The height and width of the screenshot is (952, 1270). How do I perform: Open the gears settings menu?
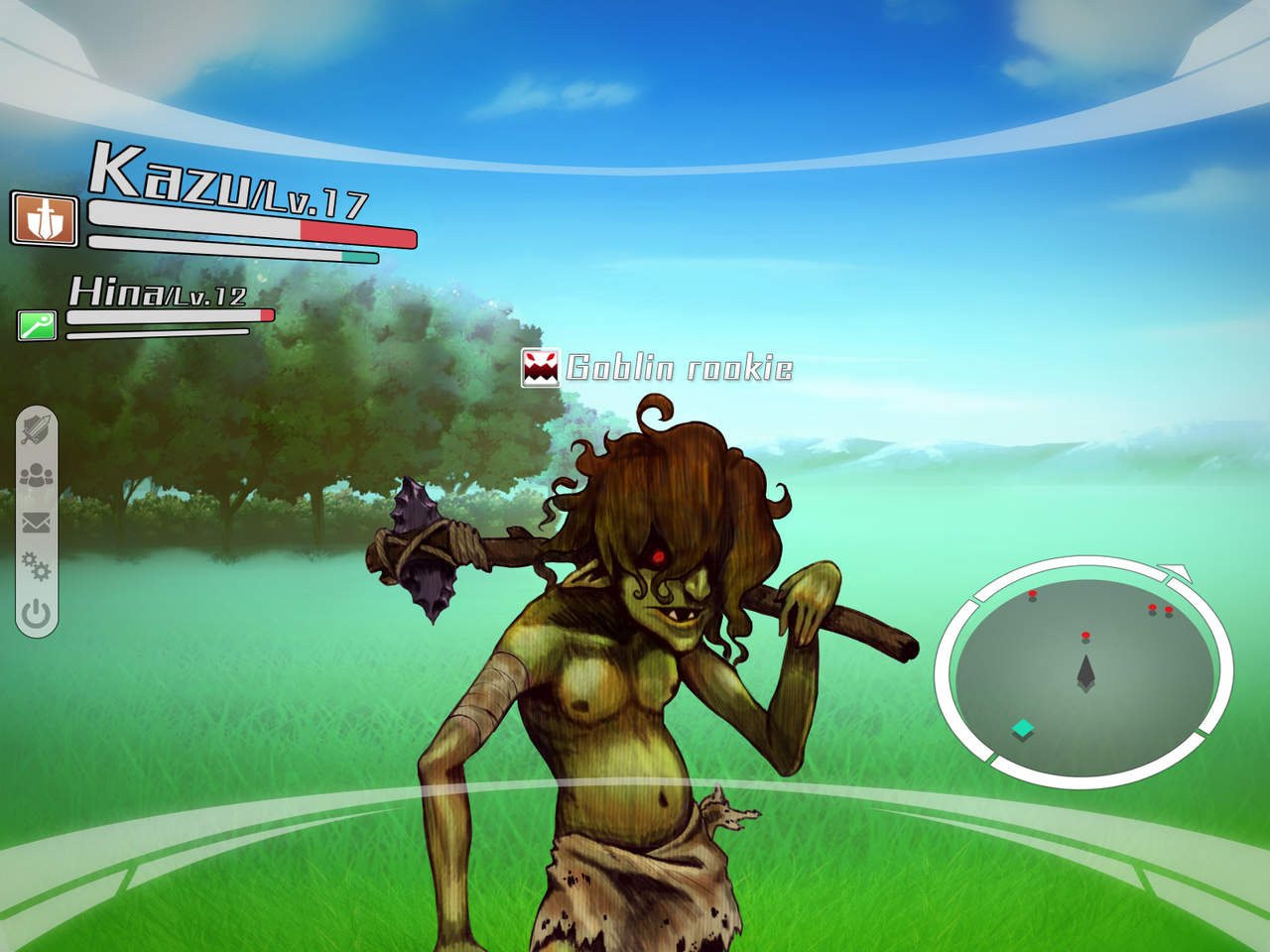point(37,567)
